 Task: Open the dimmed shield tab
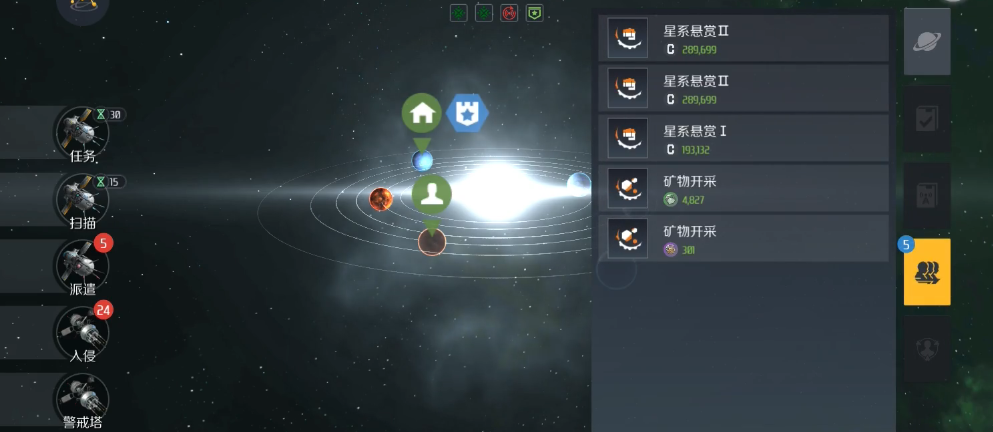(x=927, y=349)
